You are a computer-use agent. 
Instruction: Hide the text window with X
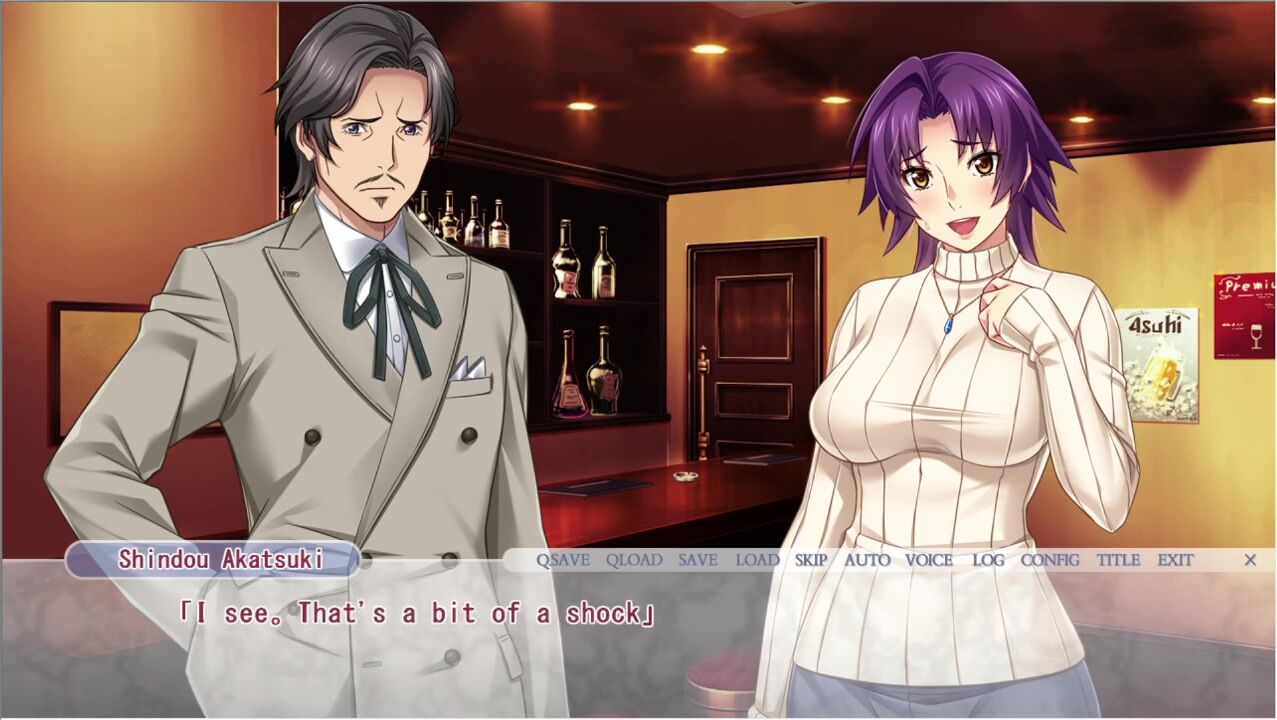[x=1250, y=560]
